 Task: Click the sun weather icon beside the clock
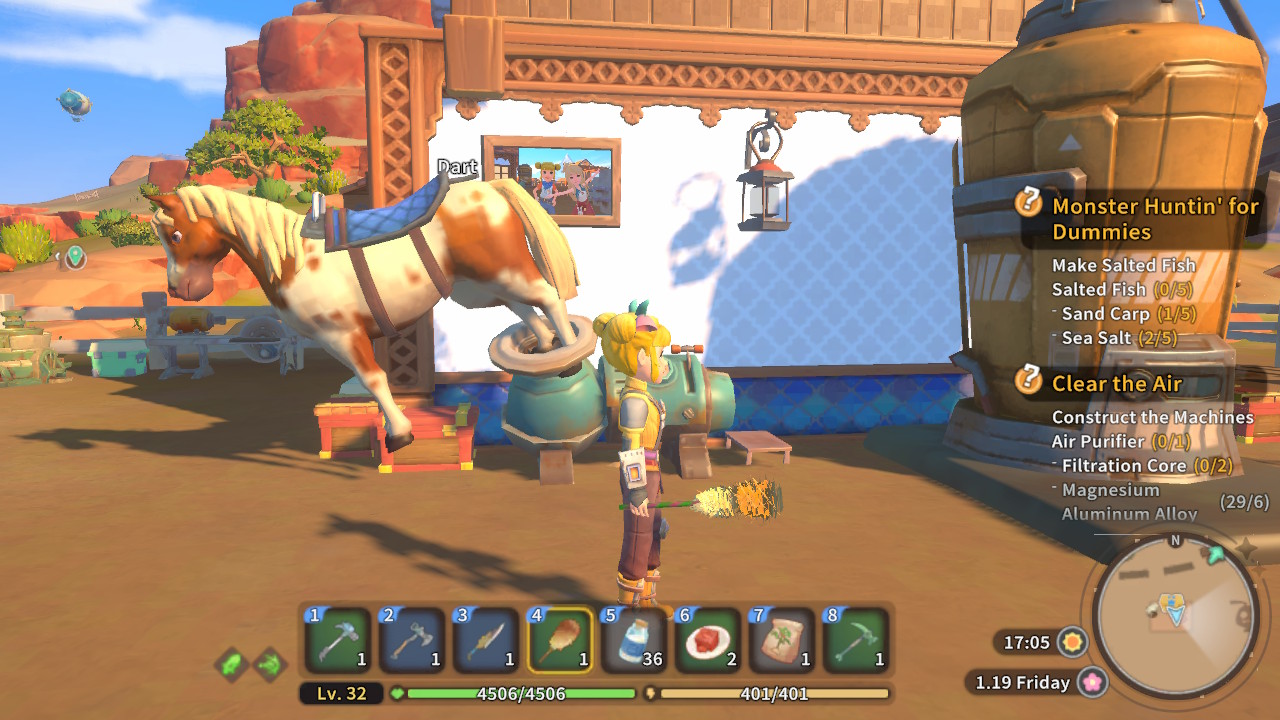coord(1073,642)
